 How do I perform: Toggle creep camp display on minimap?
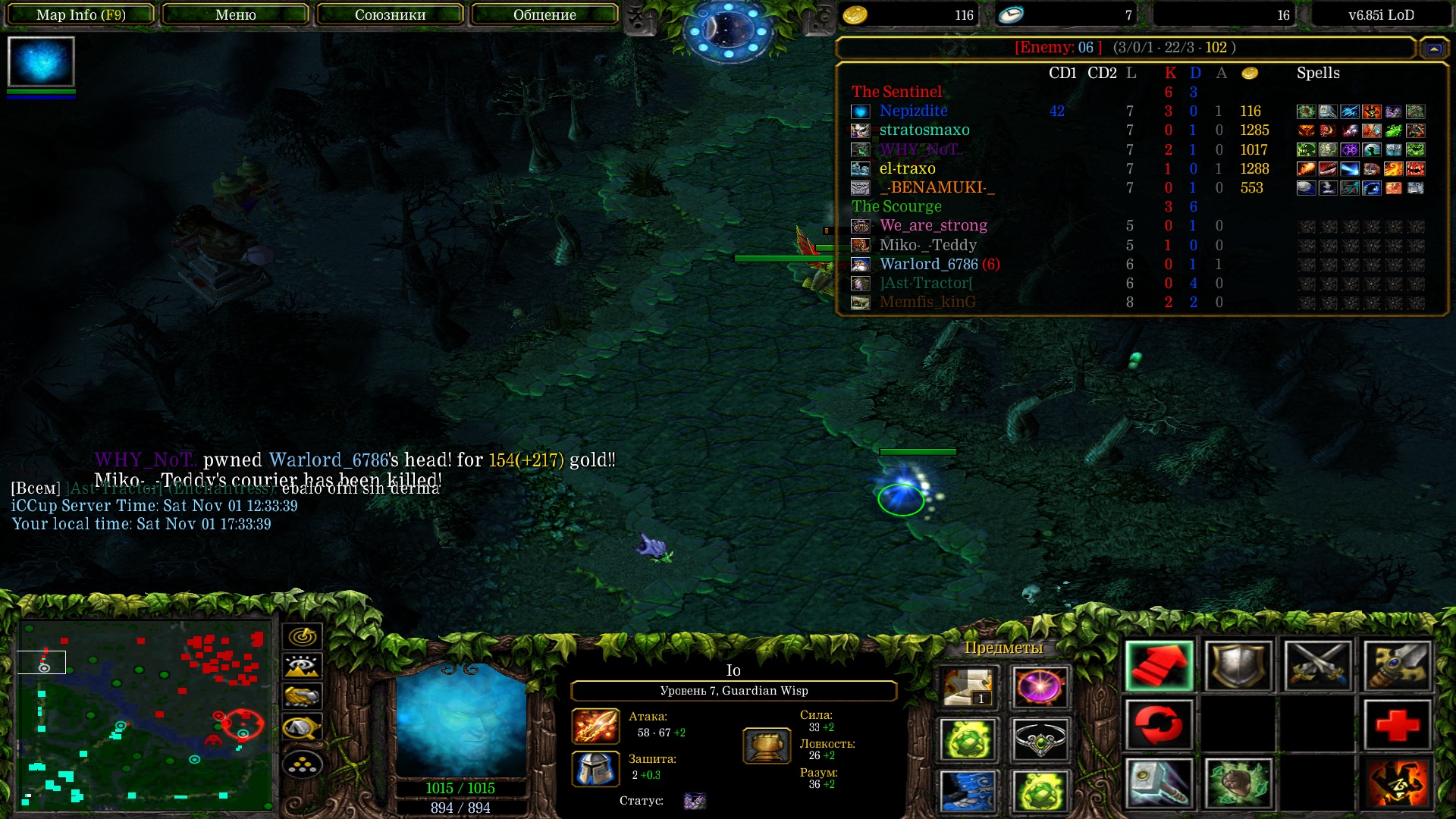pyautogui.click(x=302, y=728)
